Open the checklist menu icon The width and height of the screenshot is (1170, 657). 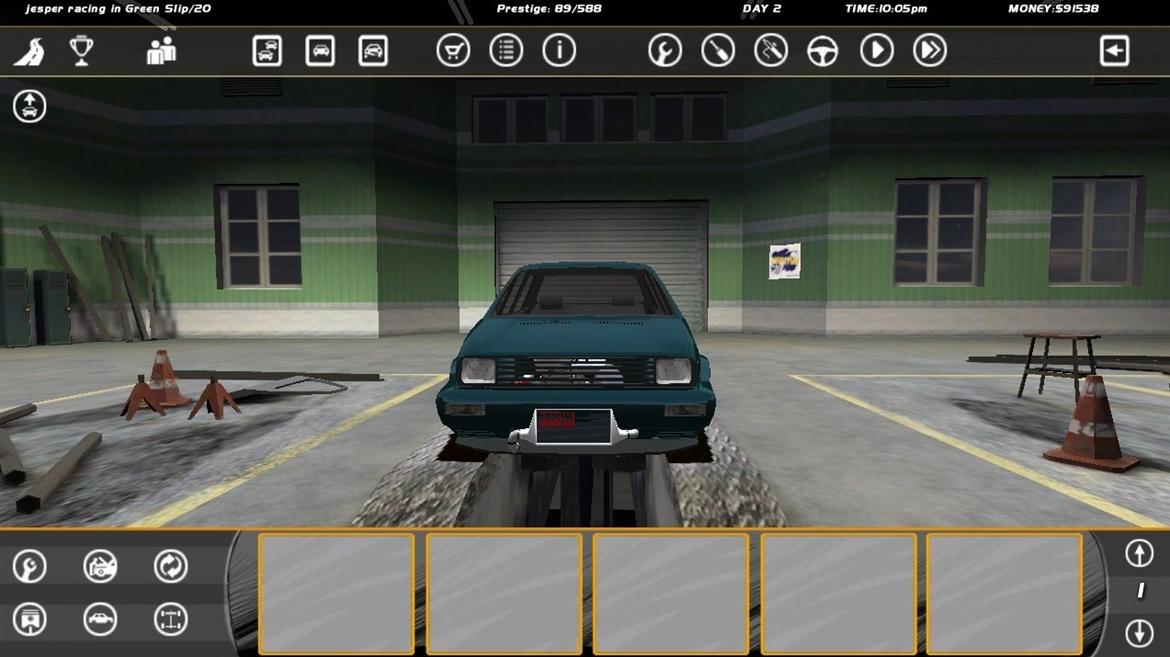(506, 51)
